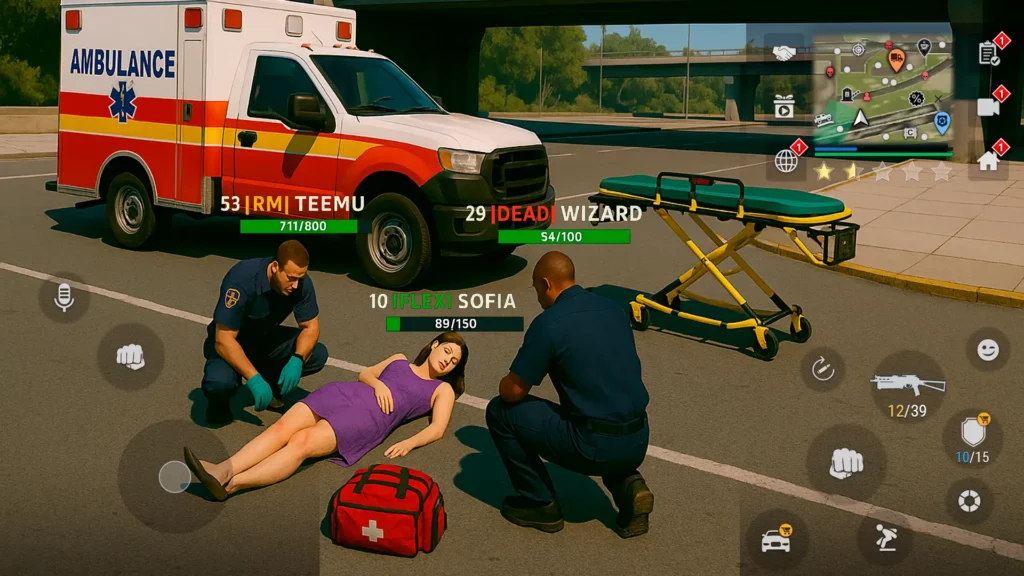Tap the reload ammo button

click(822, 369)
